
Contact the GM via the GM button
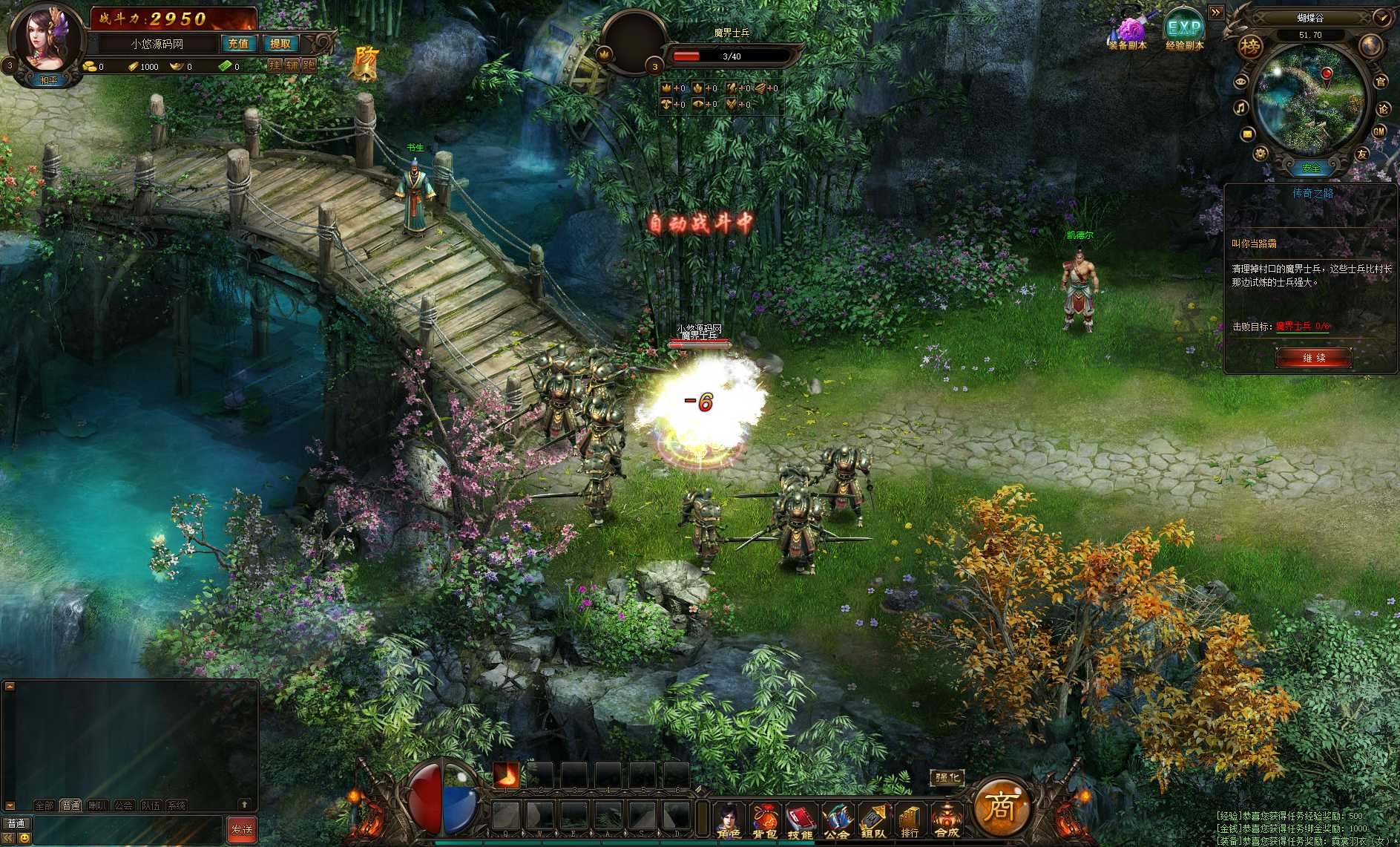[x=1379, y=131]
